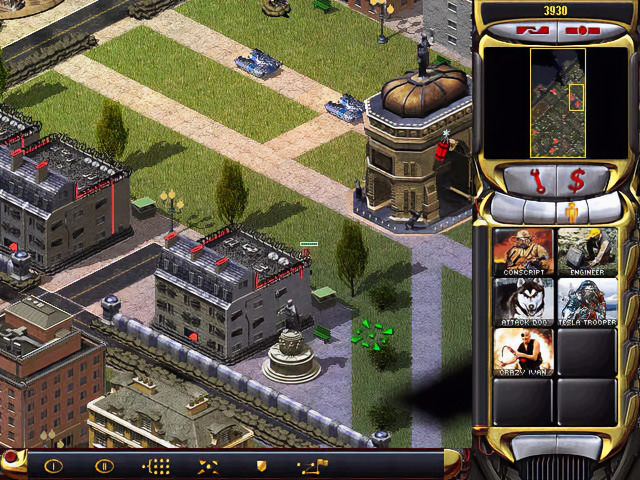Click the dotted-grid type select button
The height and width of the screenshot is (480, 640).
pos(157,465)
